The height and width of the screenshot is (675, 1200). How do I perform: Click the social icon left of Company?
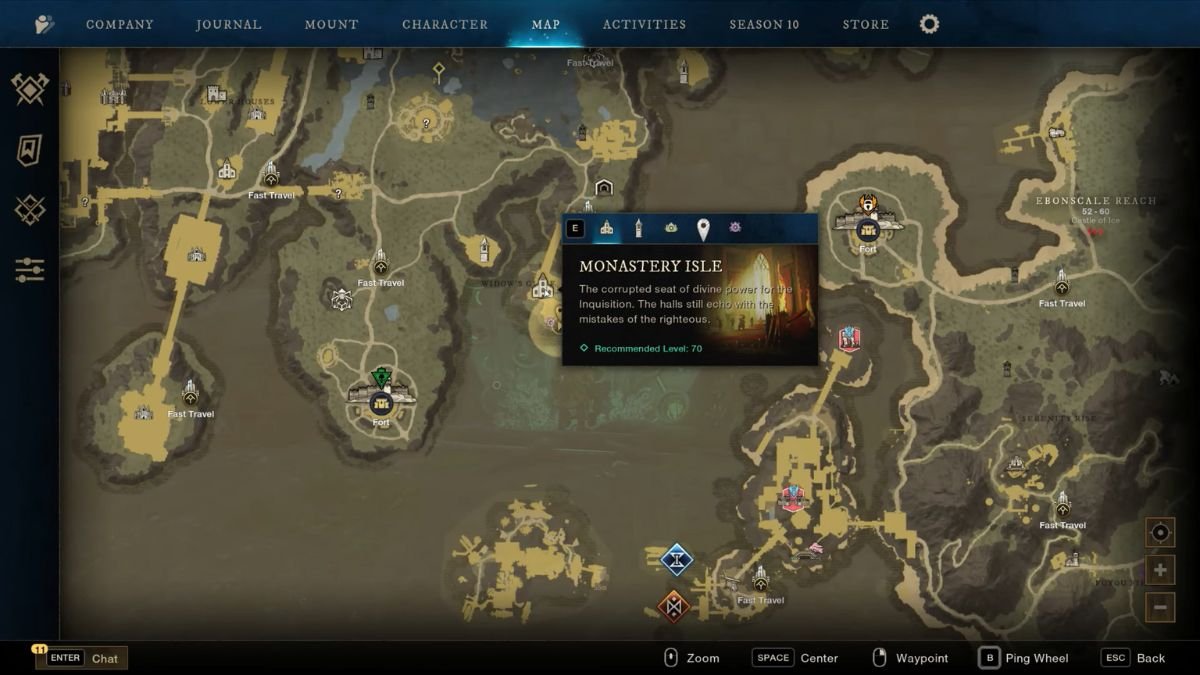click(x=44, y=24)
